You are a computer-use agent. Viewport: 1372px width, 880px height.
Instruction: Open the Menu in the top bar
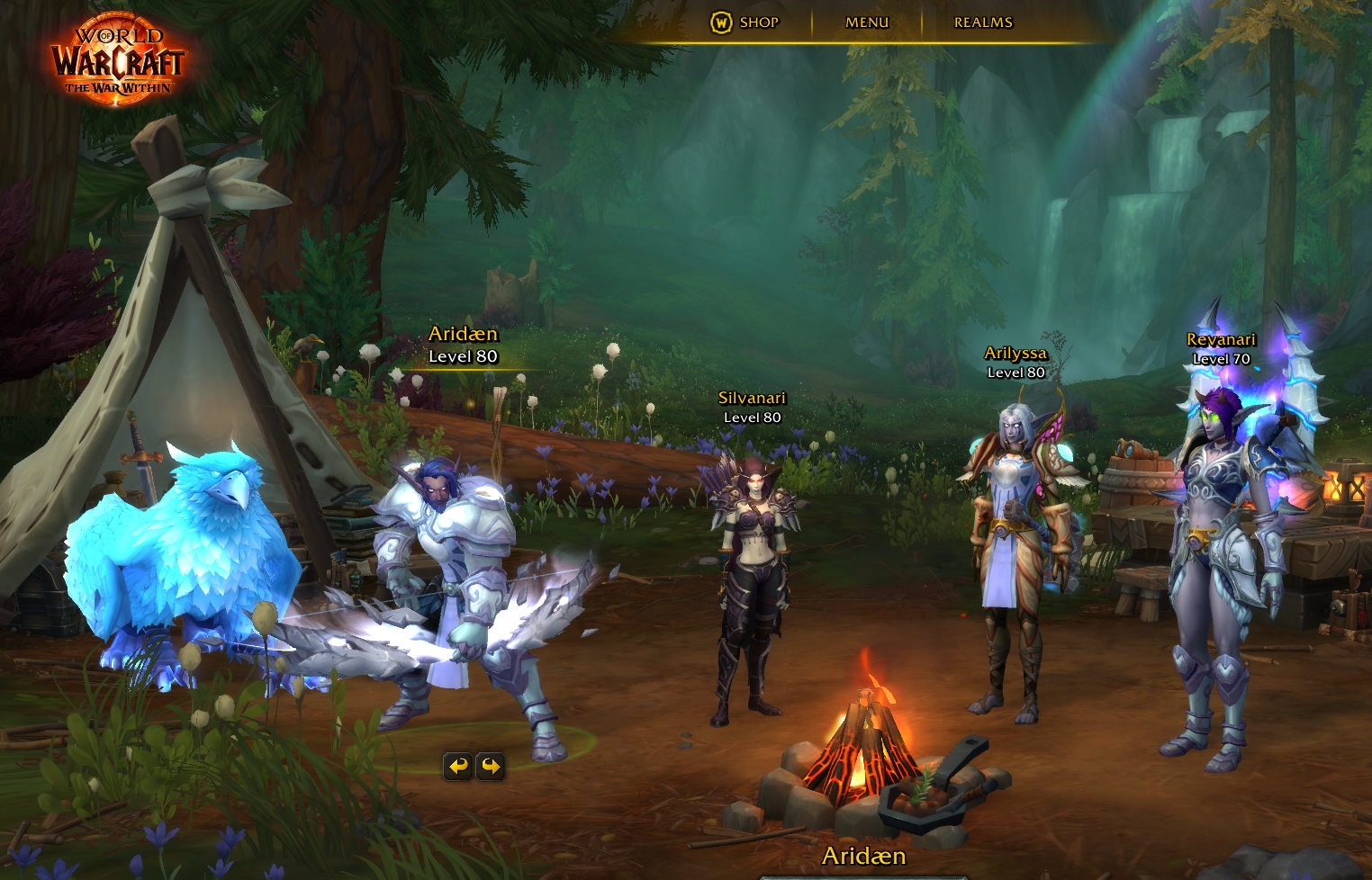point(866,22)
